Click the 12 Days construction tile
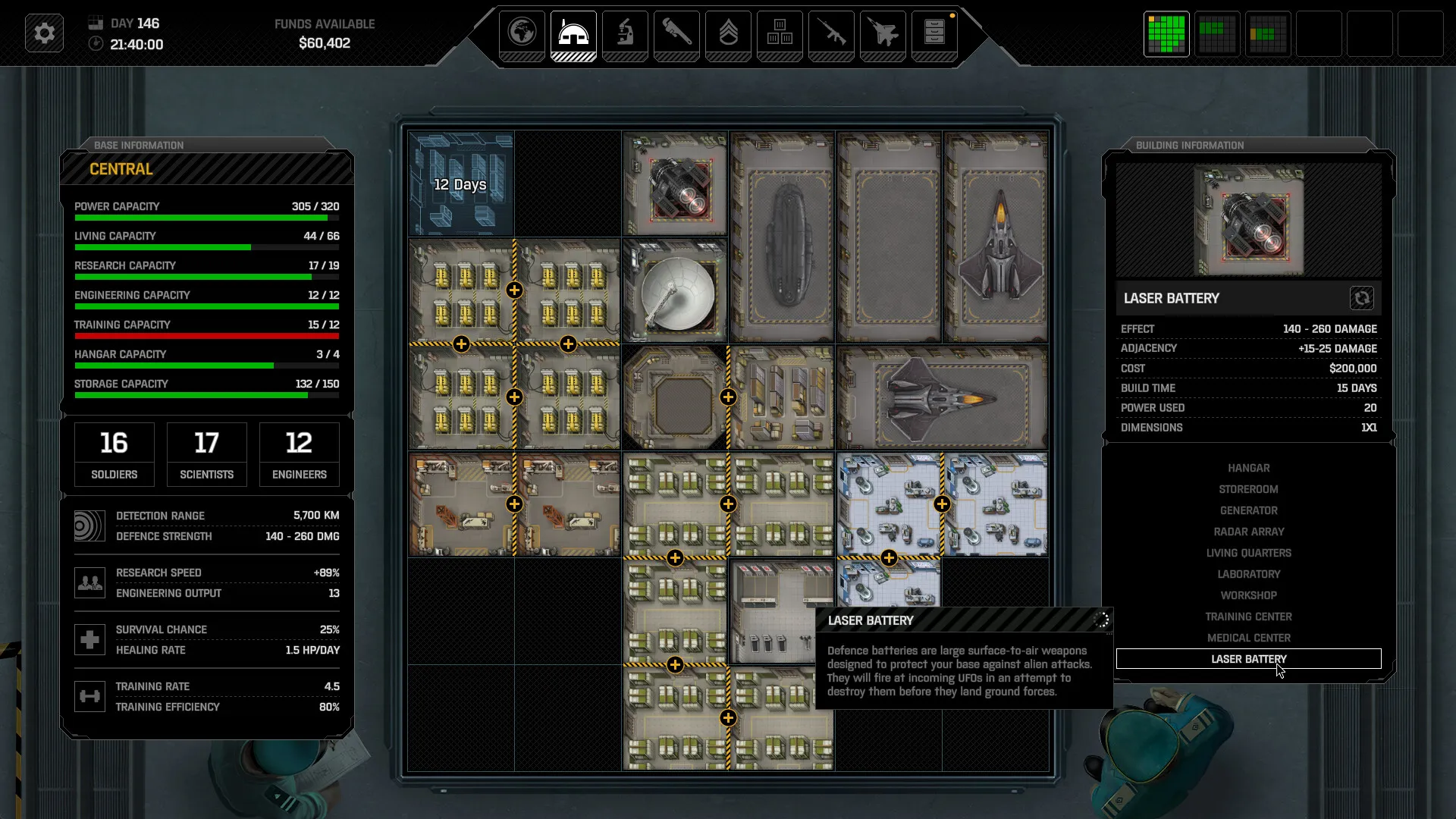 [460, 184]
